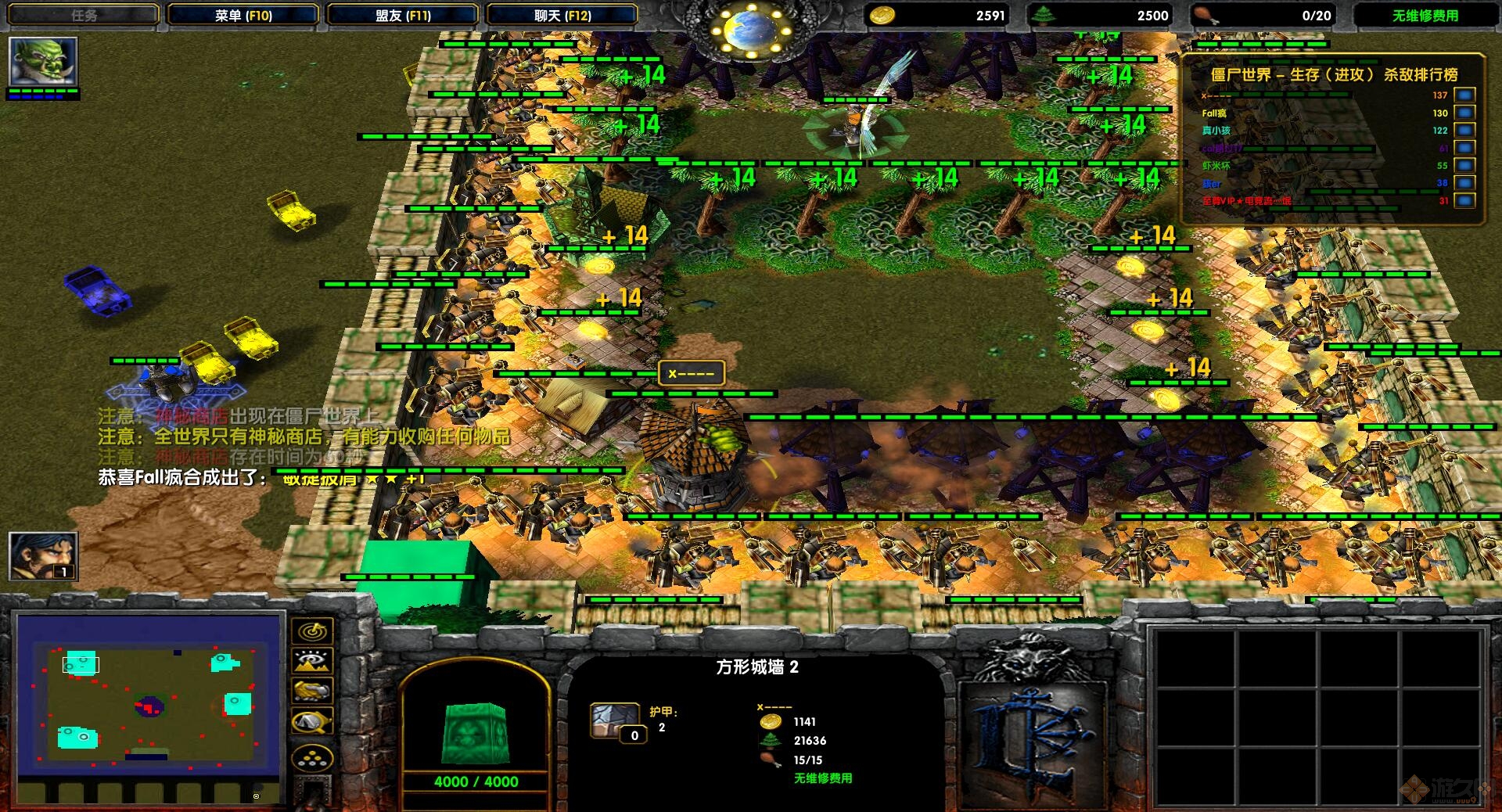The image size is (1502, 812).
Task: Open the 盟友 (F11) allies panel
Action: (x=404, y=13)
